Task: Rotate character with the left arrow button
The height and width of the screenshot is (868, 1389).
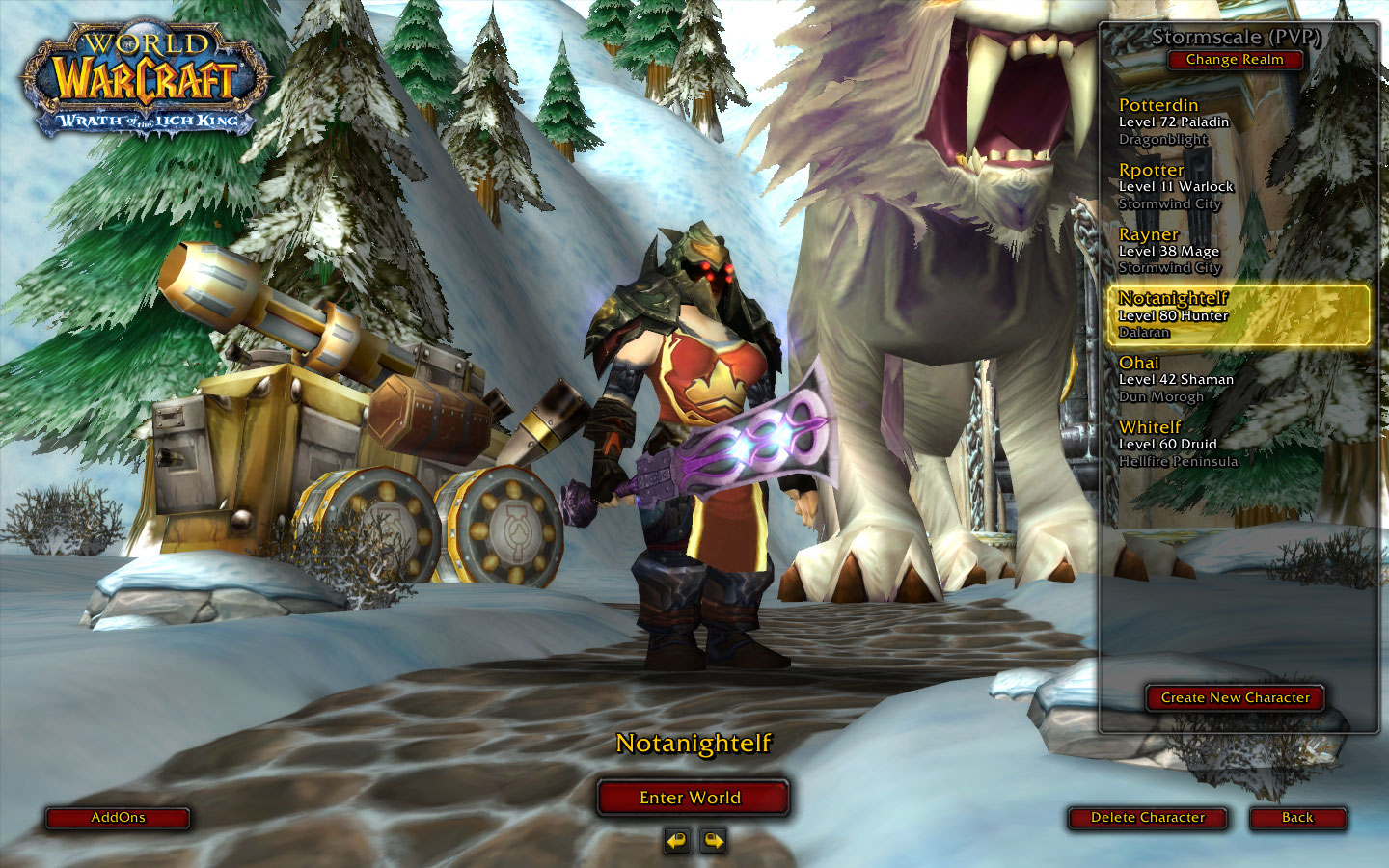Action: point(677,841)
